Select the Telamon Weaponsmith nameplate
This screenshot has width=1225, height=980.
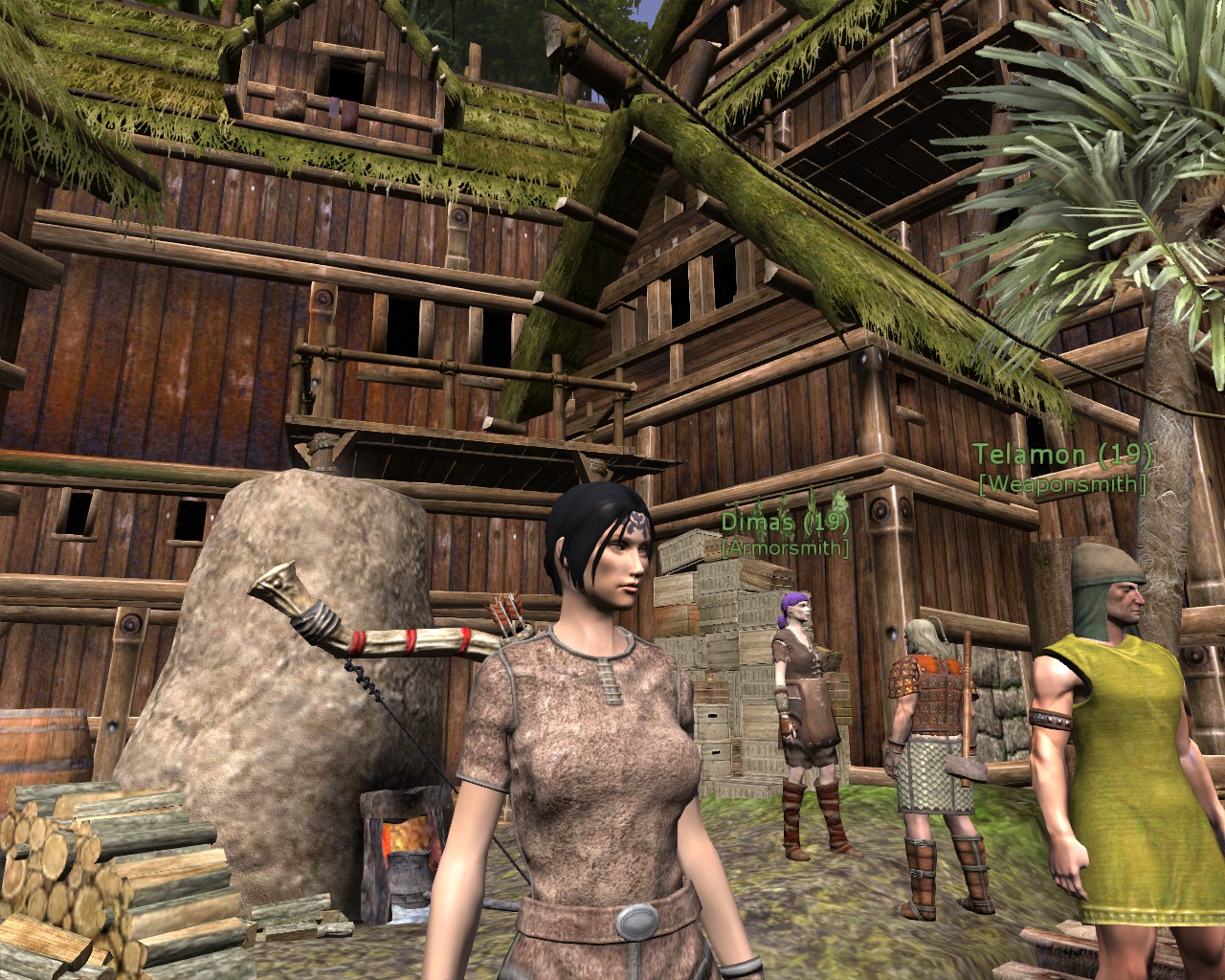1061,469
